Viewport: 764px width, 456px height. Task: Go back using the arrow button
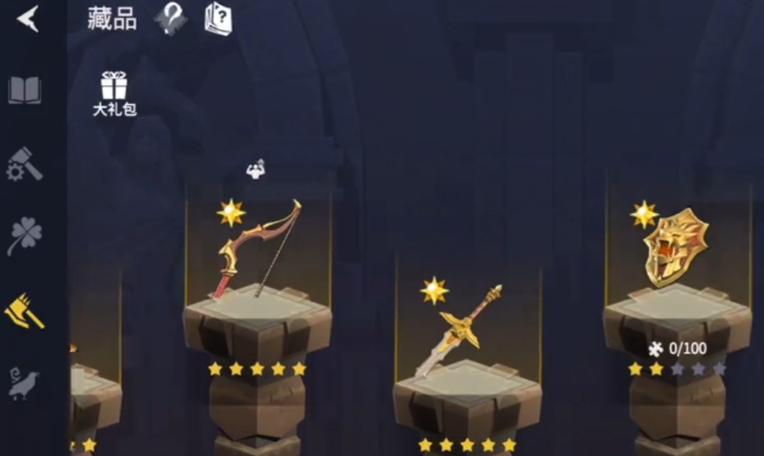click(28, 18)
